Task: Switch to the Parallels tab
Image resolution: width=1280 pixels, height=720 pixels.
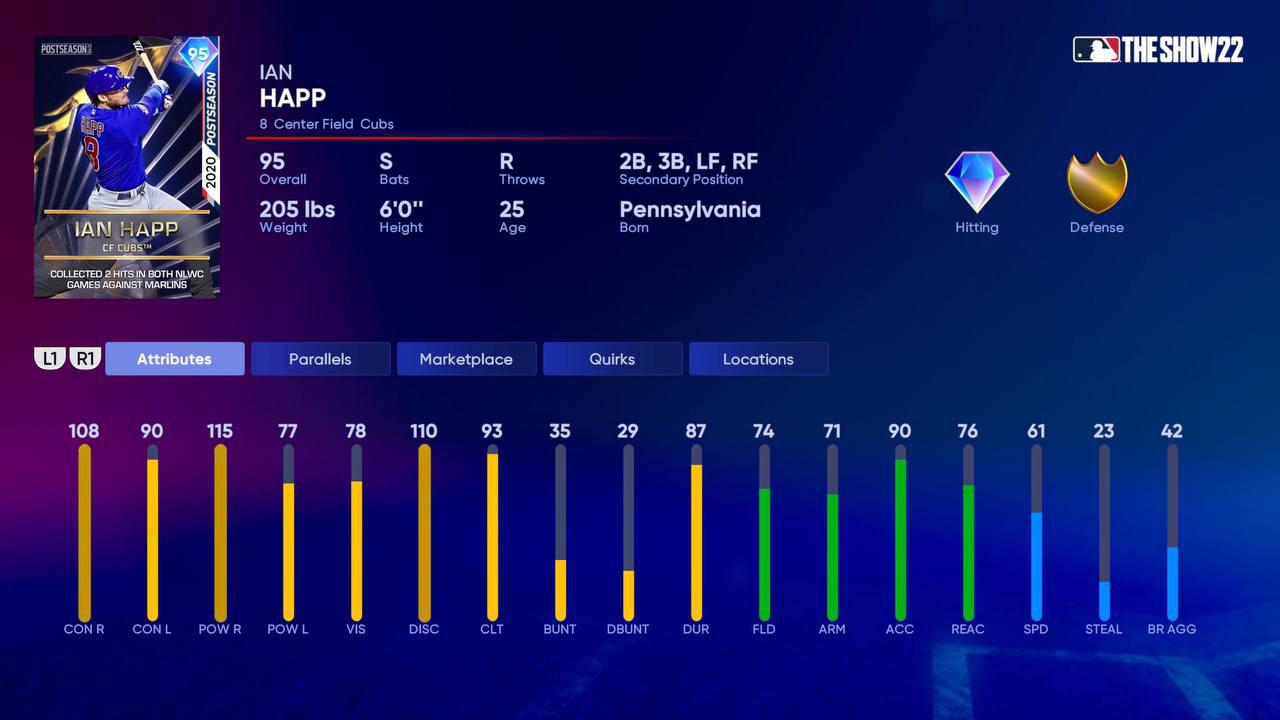Action: (320, 358)
